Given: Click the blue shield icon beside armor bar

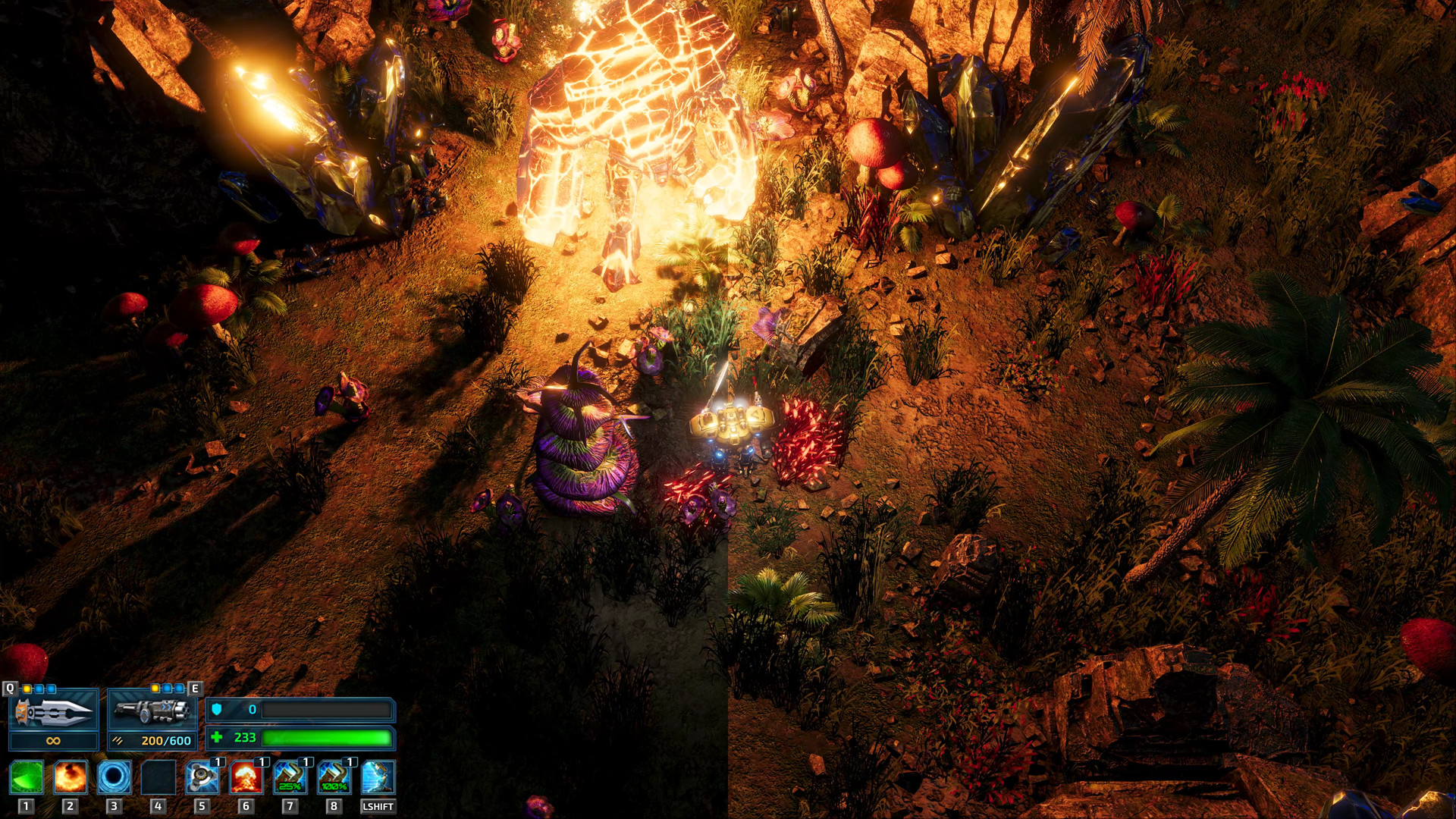Looking at the screenshot, I should [x=215, y=709].
